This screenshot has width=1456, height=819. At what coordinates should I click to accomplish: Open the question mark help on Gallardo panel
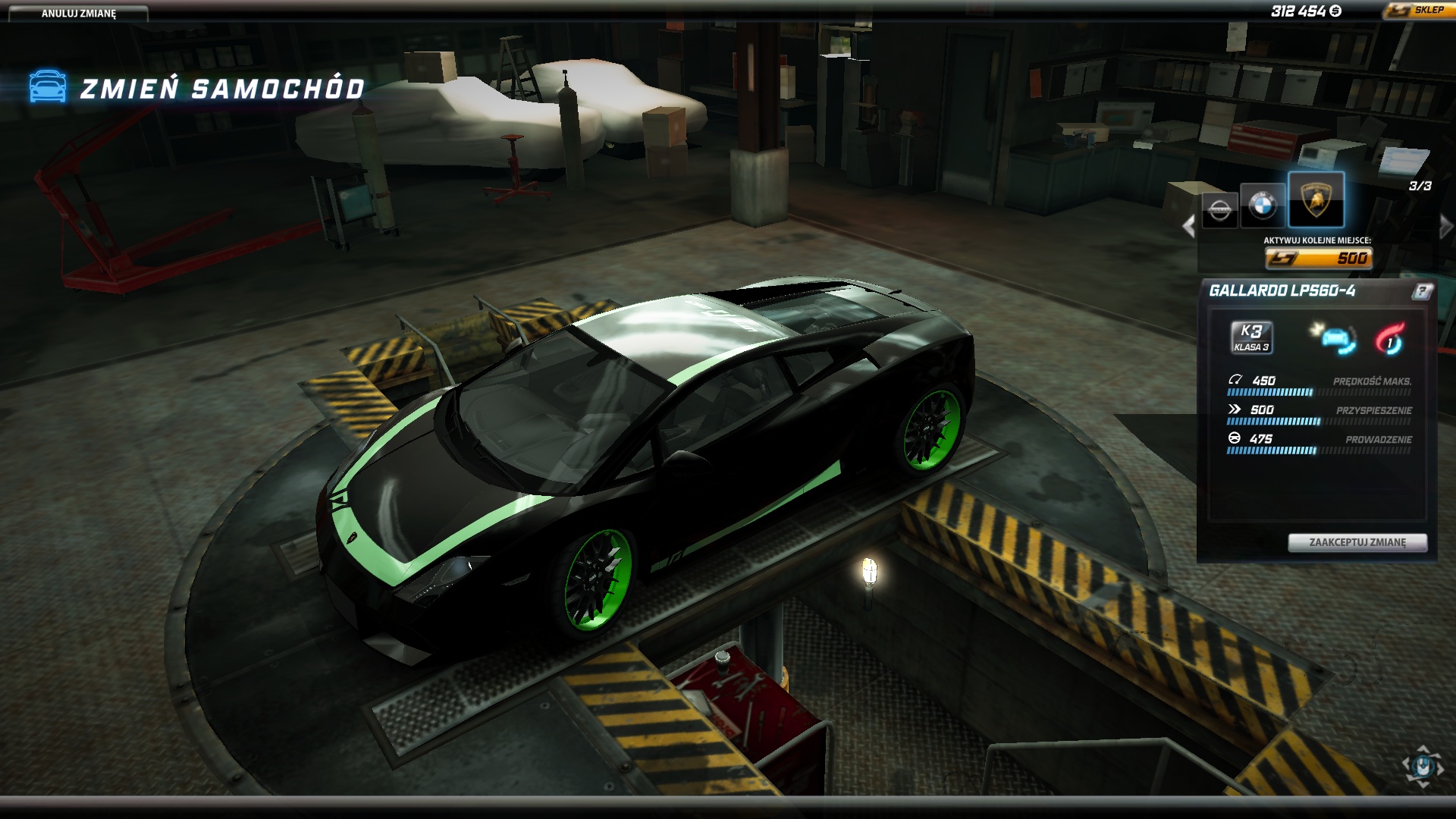click(x=1422, y=291)
